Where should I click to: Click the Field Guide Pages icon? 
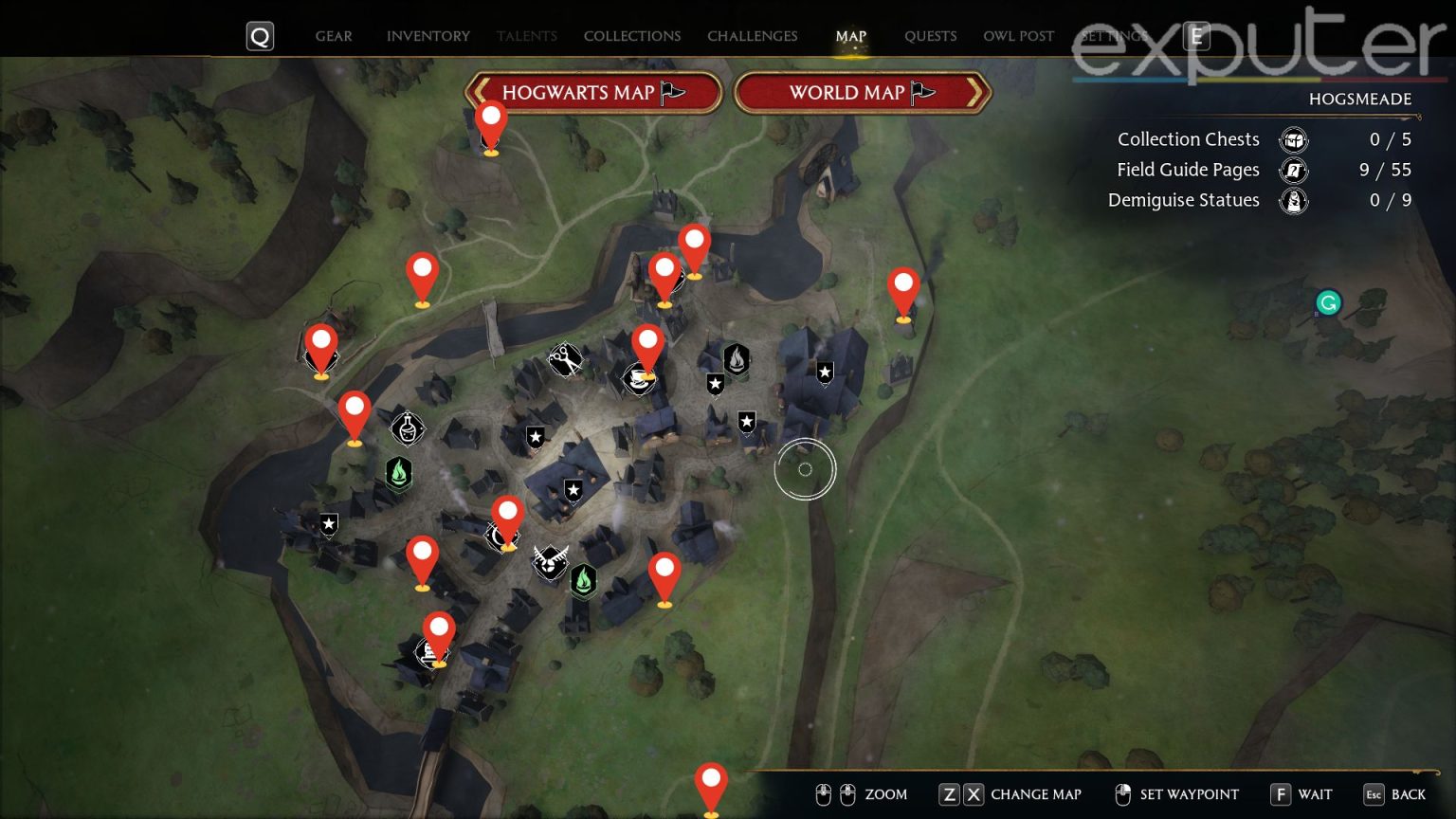(1294, 171)
